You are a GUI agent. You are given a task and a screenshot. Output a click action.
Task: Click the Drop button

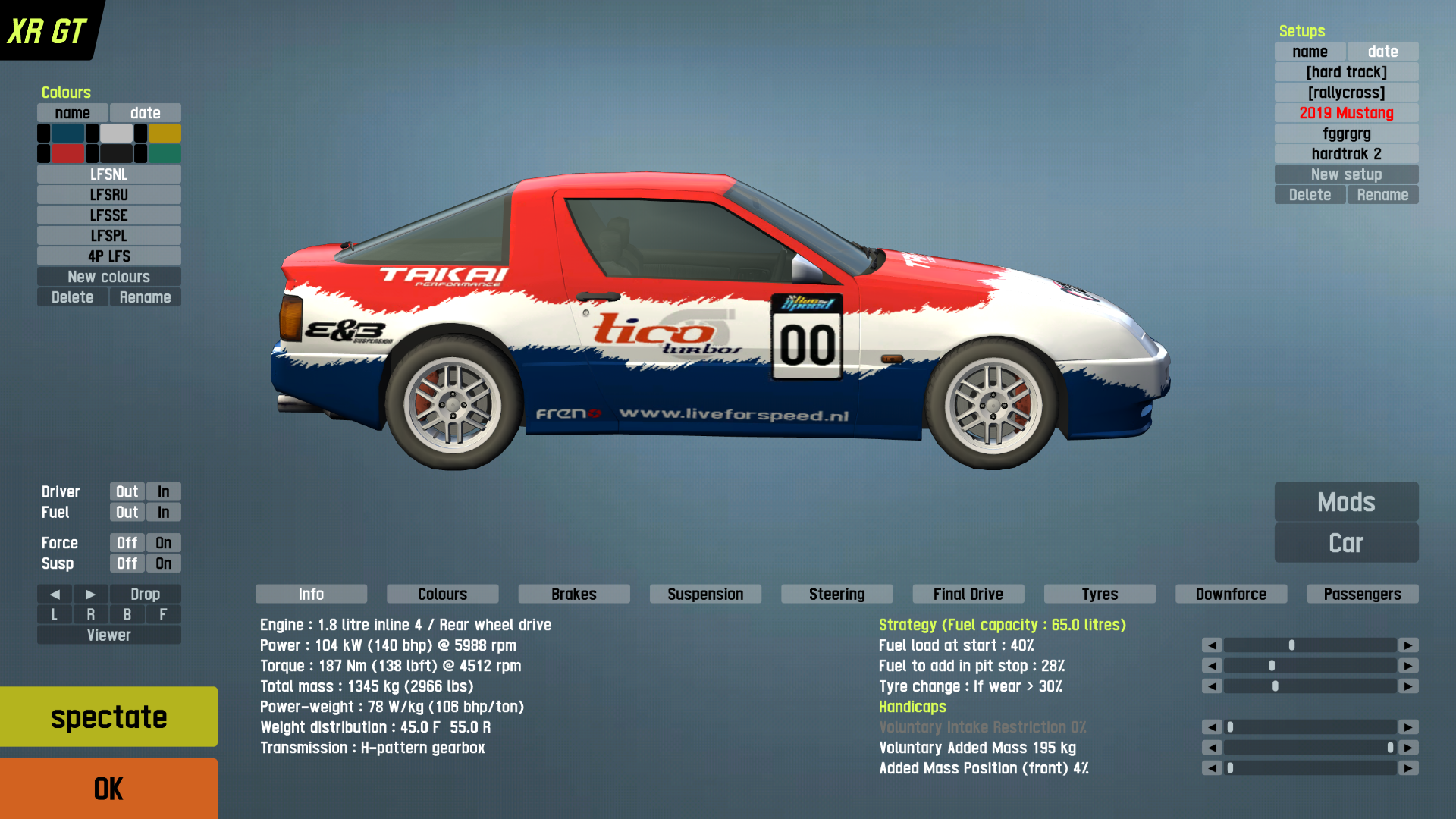145,594
